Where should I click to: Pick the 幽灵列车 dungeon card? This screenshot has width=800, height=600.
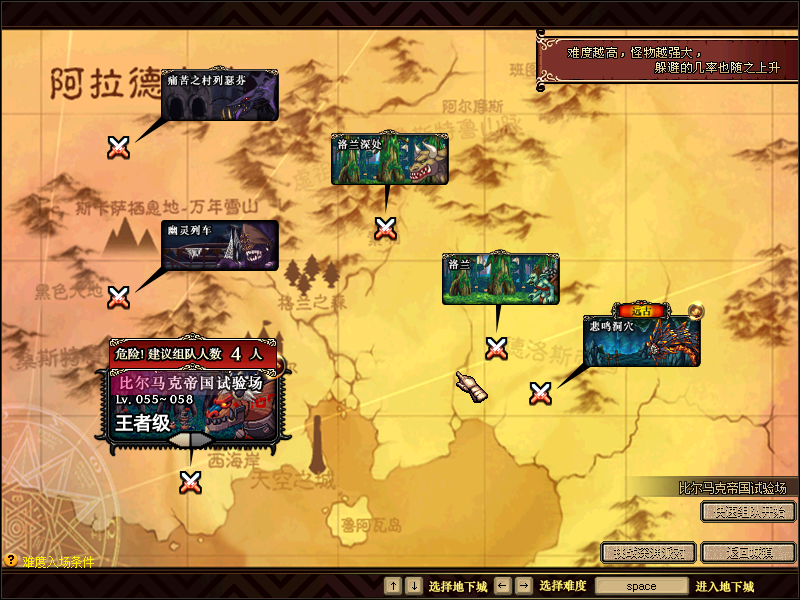coord(220,246)
